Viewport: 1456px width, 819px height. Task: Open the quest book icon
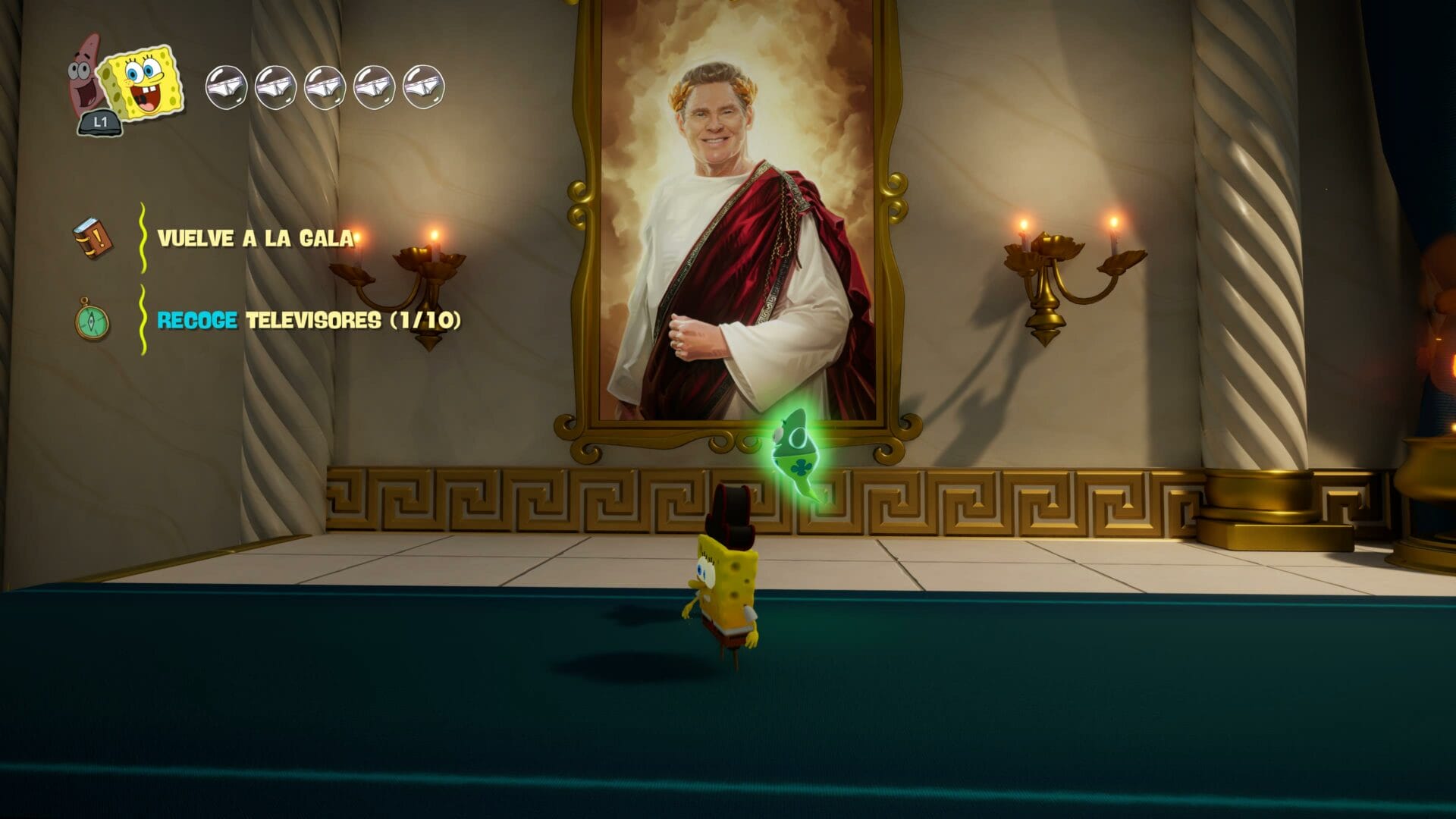click(x=93, y=239)
